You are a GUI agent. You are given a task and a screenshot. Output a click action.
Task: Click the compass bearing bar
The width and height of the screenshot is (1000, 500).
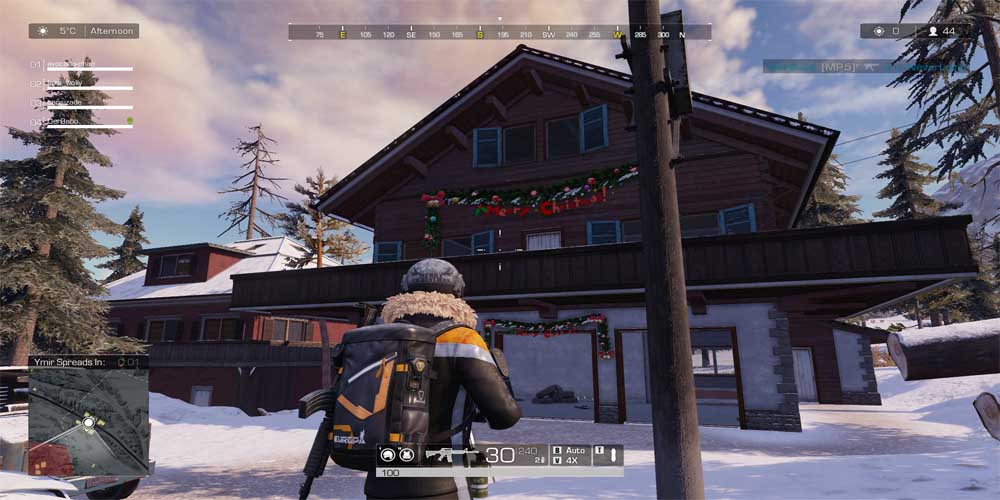pos(500,33)
